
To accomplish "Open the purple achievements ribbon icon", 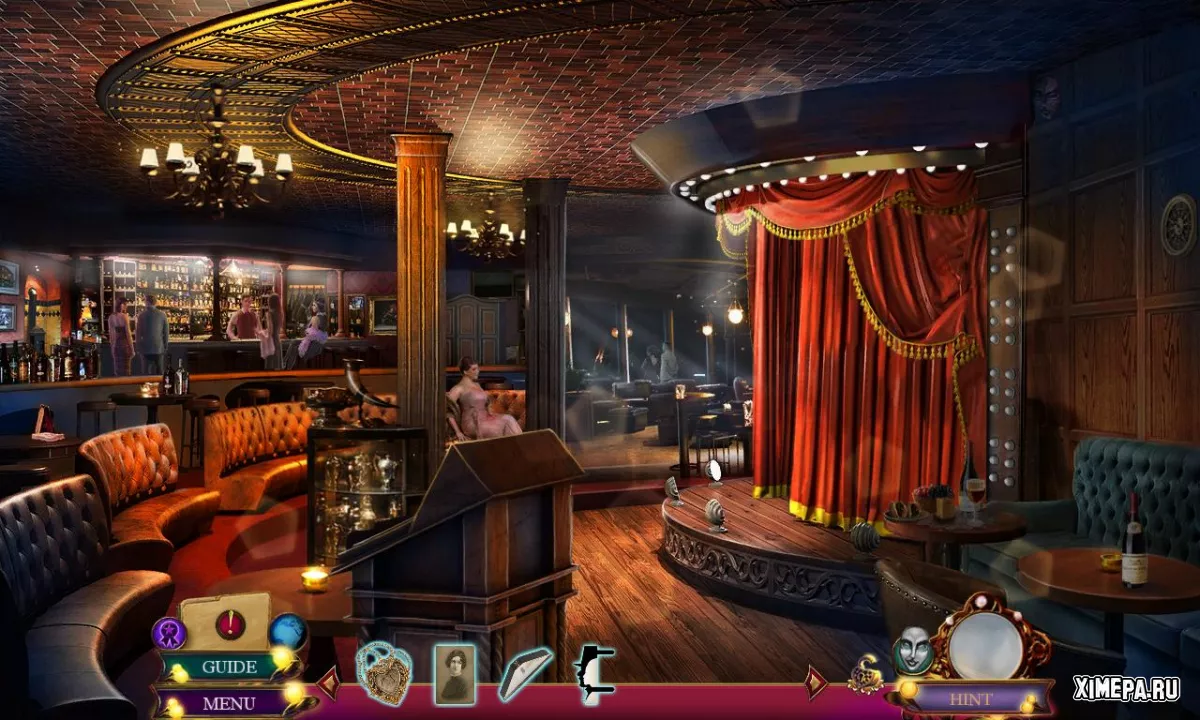I will [x=168, y=632].
